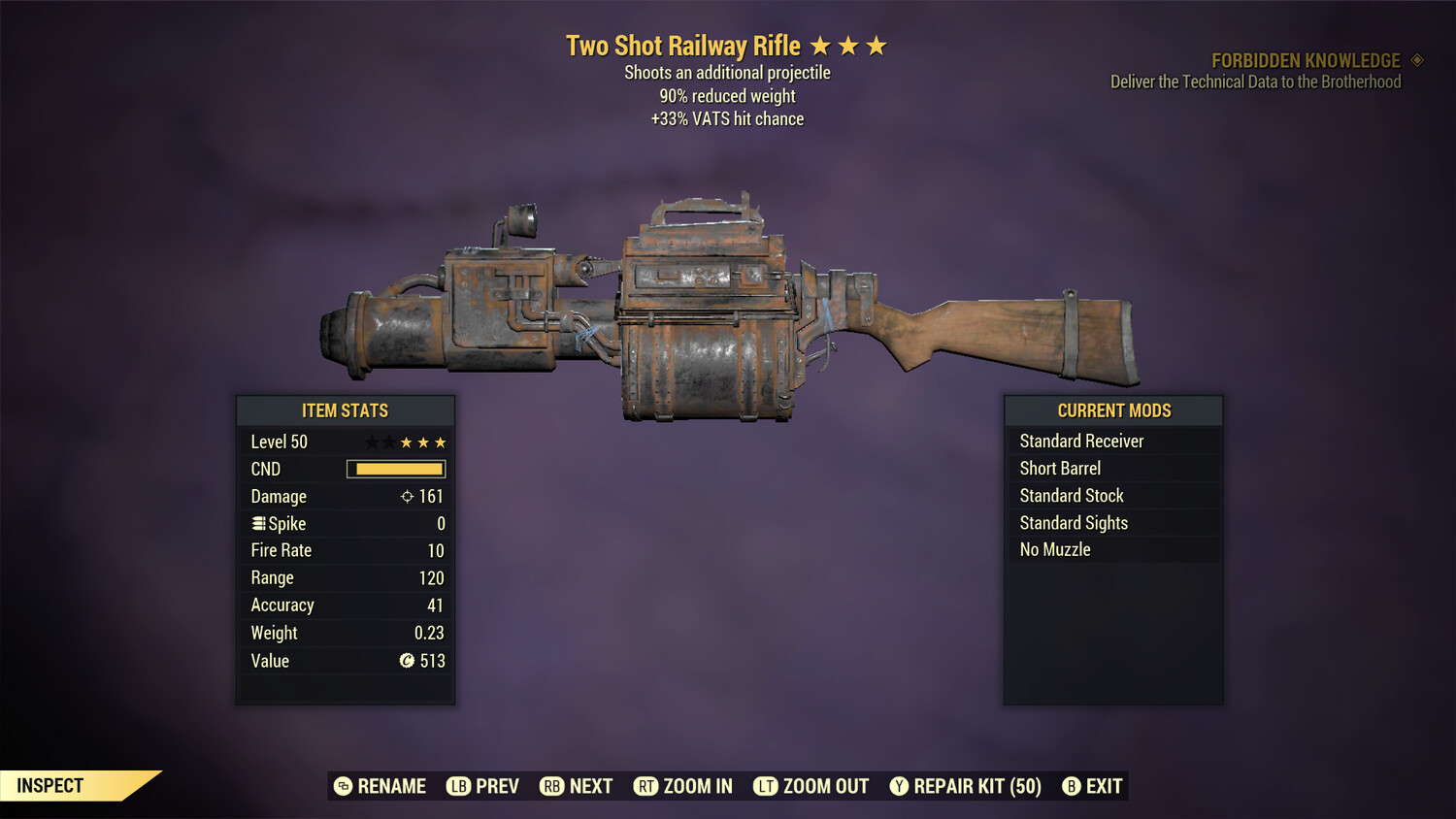Click the Rename gamepad icon

[343, 786]
